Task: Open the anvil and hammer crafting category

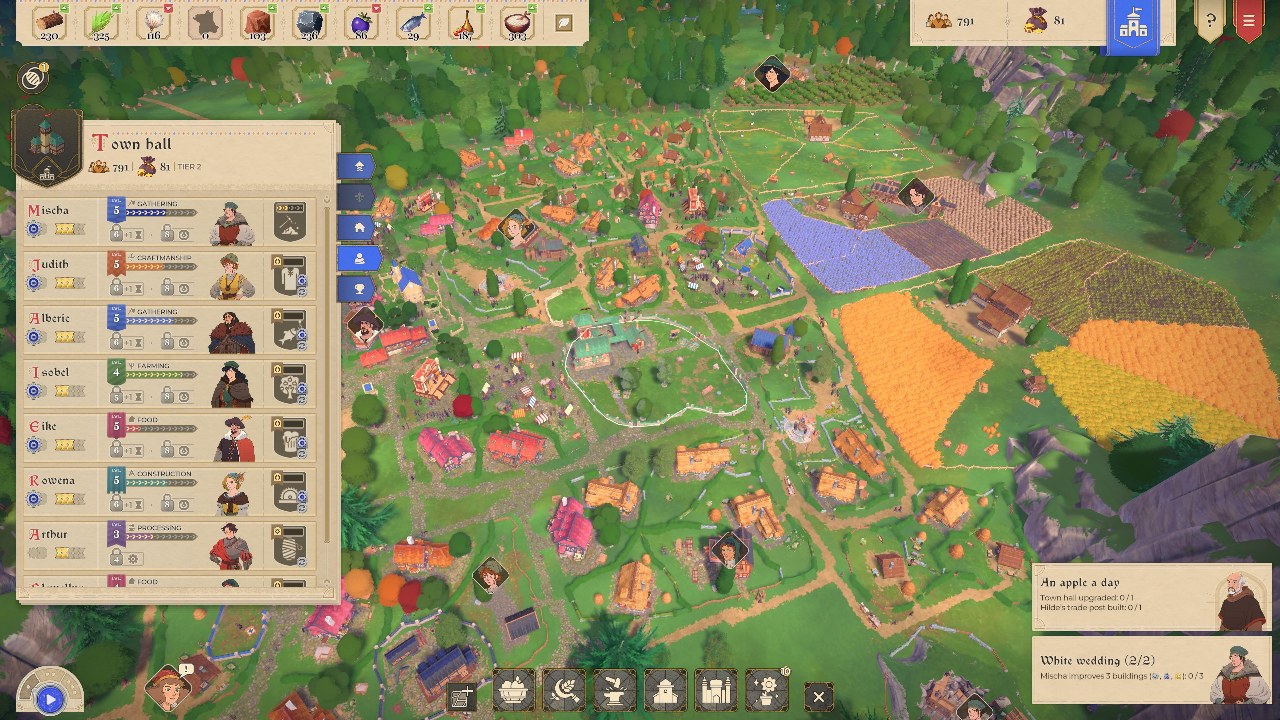Action: pyautogui.click(x=615, y=691)
